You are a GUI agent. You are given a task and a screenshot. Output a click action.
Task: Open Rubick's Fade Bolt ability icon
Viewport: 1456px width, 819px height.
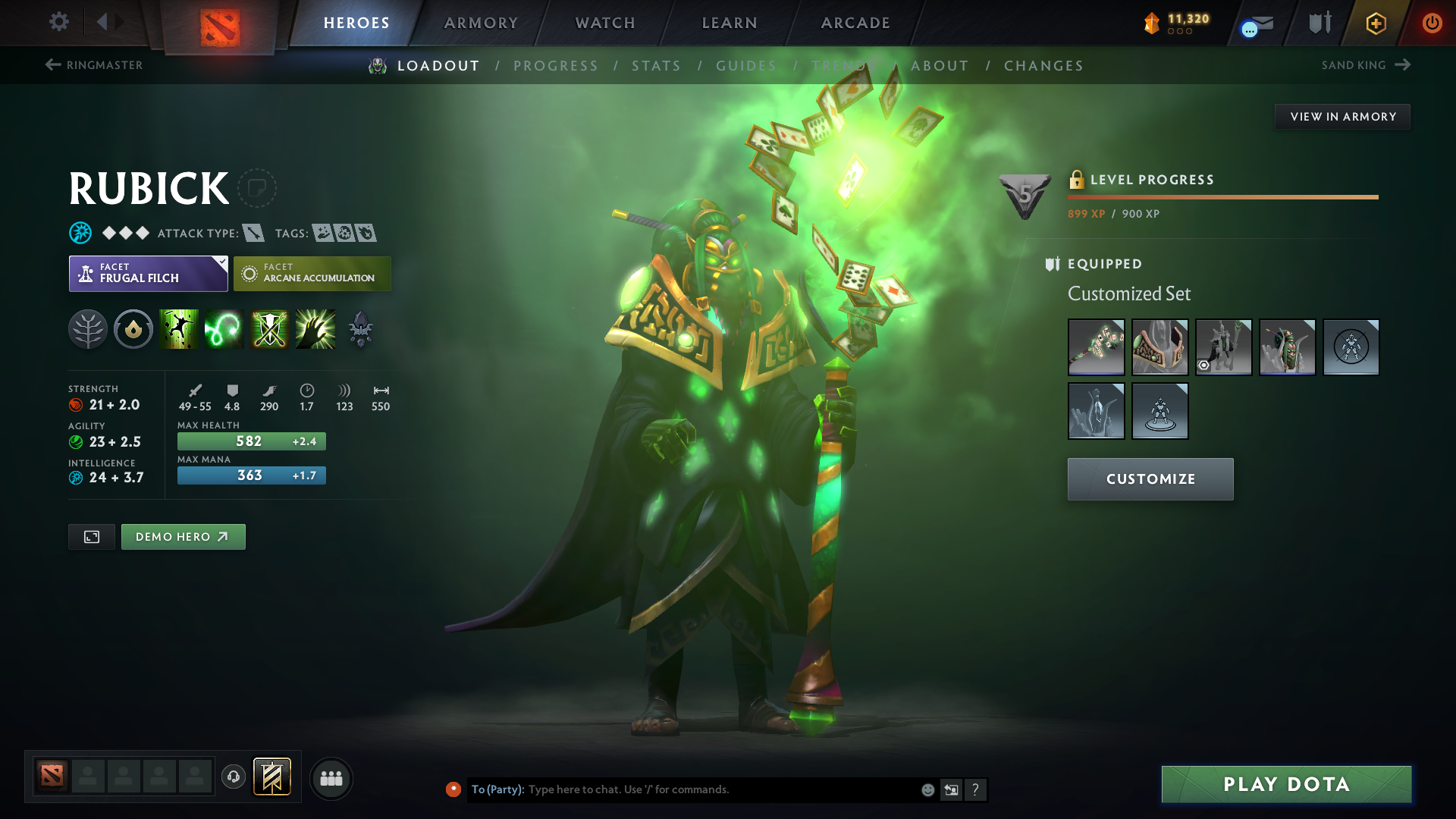(x=224, y=328)
